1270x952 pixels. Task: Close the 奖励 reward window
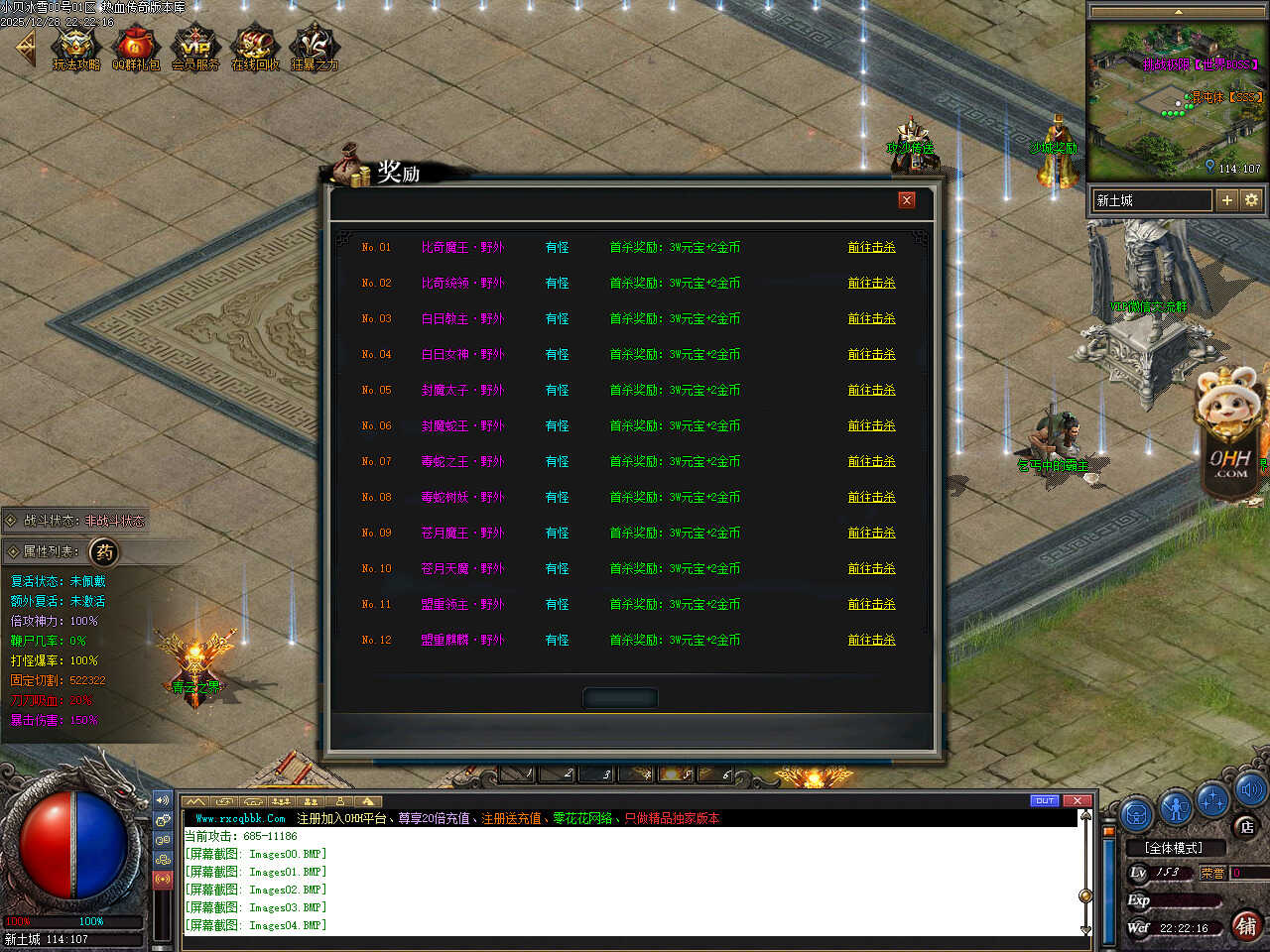click(x=906, y=200)
